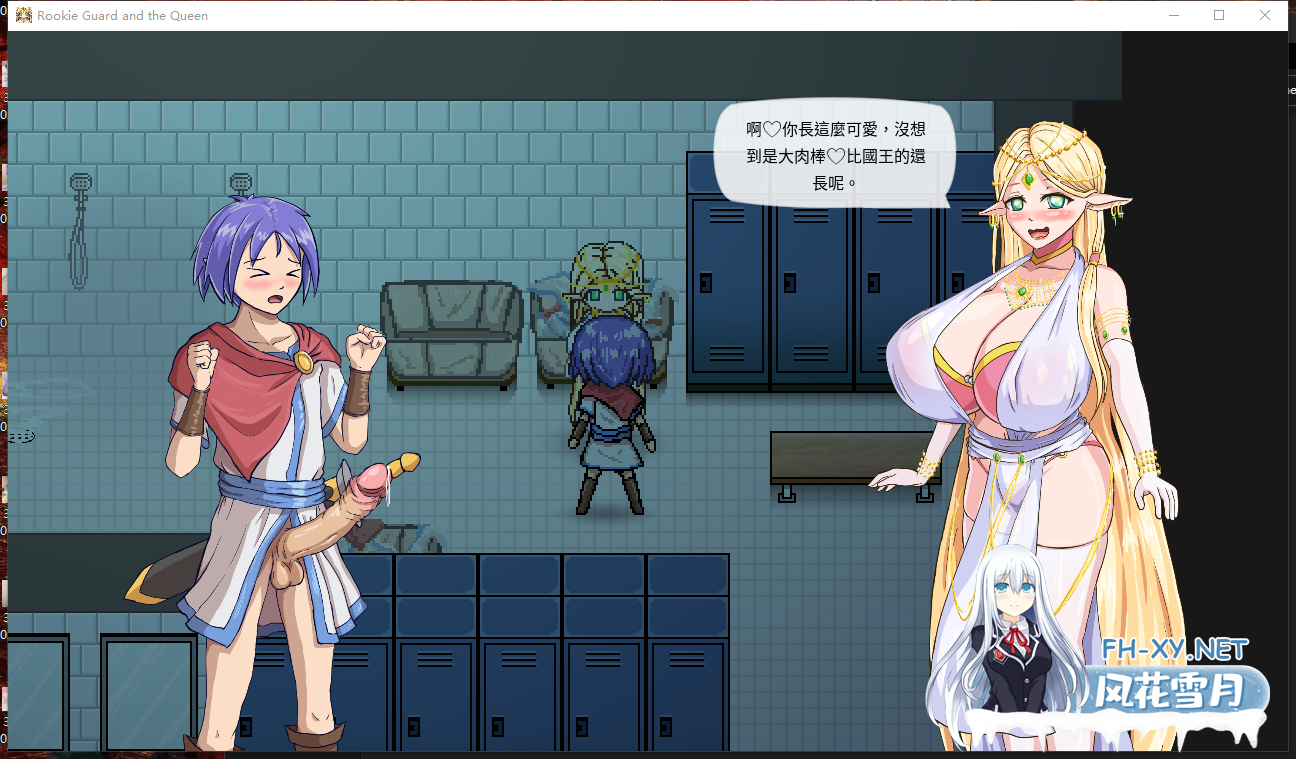This screenshot has height=759, width=1296.
Task: Minimize the game window
Action: point(1173,14)
